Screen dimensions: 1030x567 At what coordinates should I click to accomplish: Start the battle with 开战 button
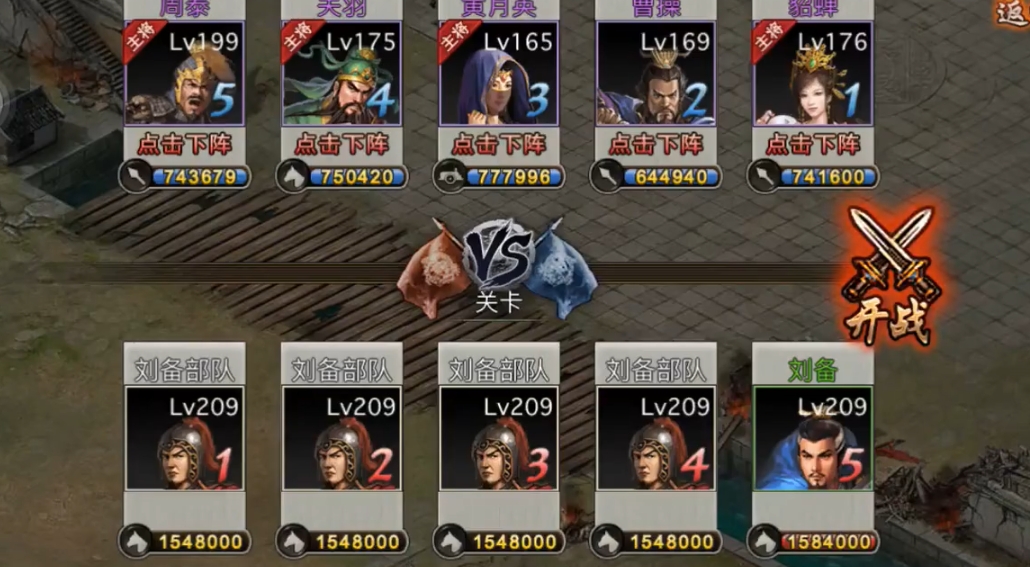(888, 277)
